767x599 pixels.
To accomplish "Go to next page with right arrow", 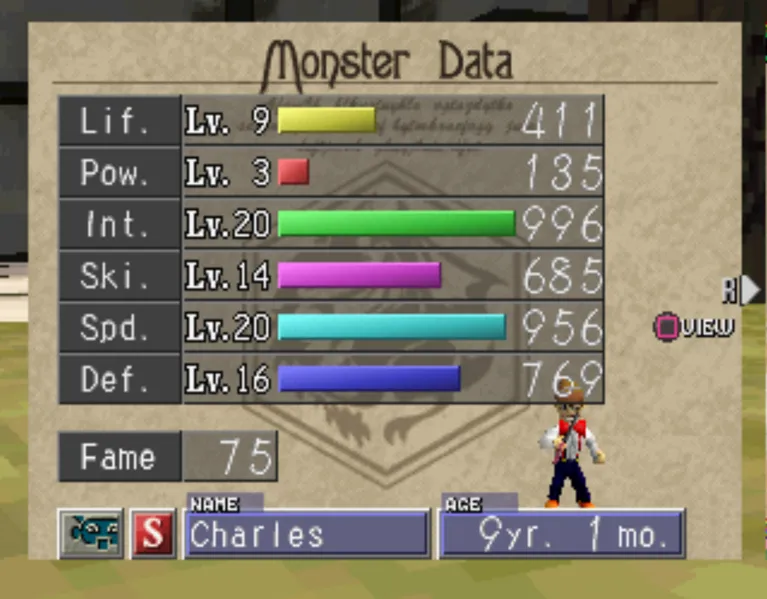I will point(748,290).
